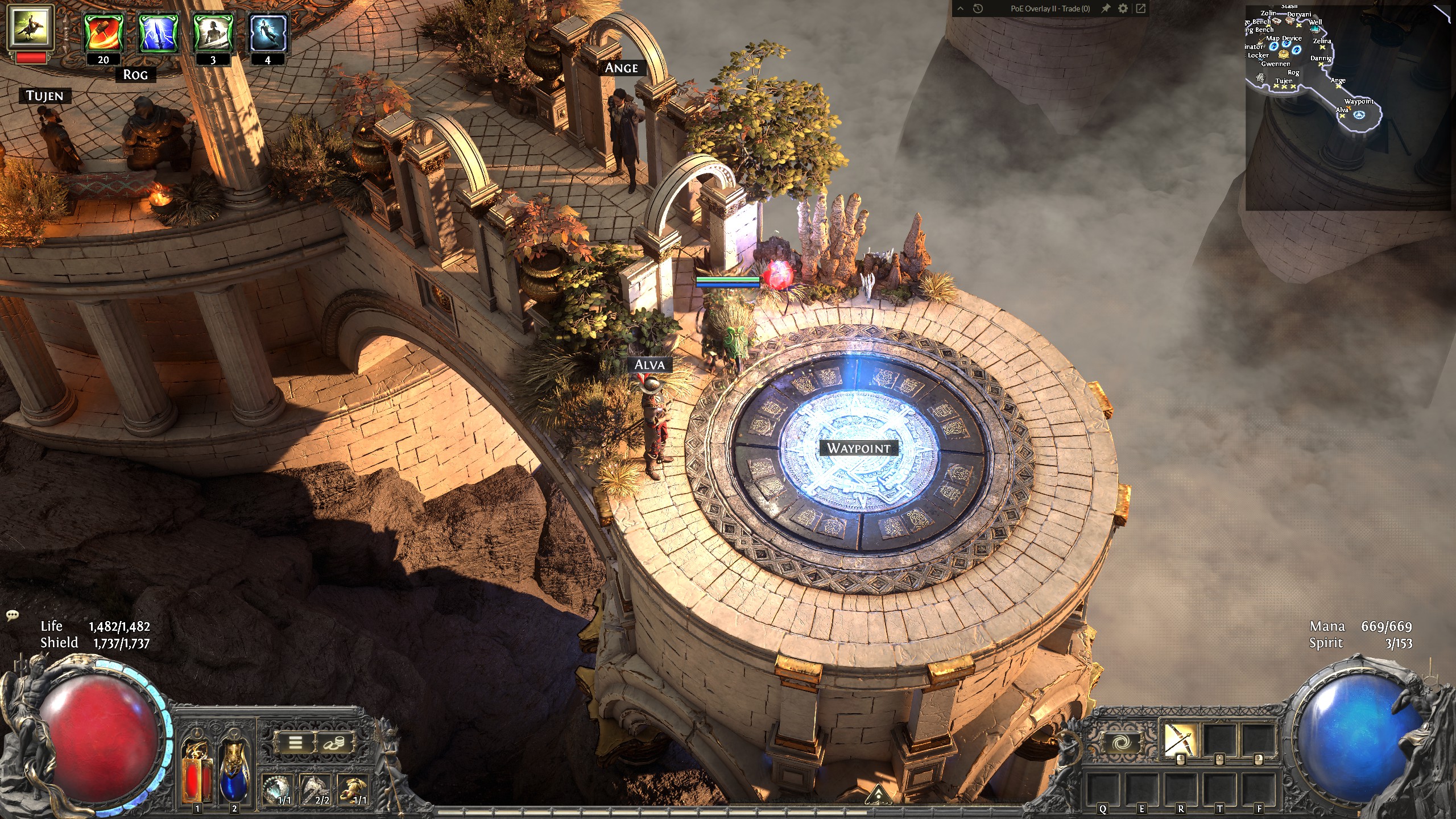1456x819 pixels.
Task: Click the minimap in the corner
Action: (1348, 108)
